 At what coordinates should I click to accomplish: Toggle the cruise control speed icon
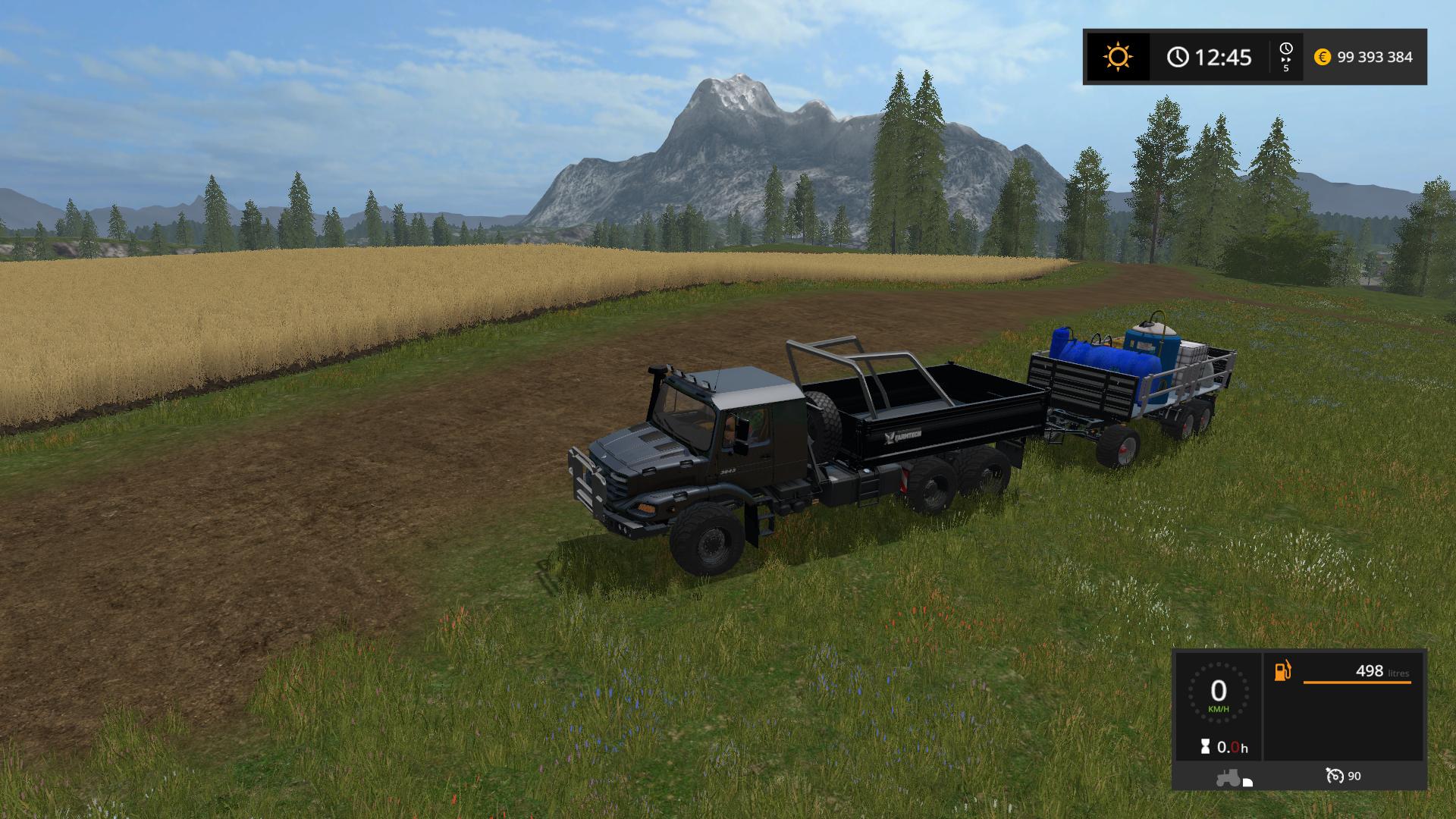click(1335, 776)
